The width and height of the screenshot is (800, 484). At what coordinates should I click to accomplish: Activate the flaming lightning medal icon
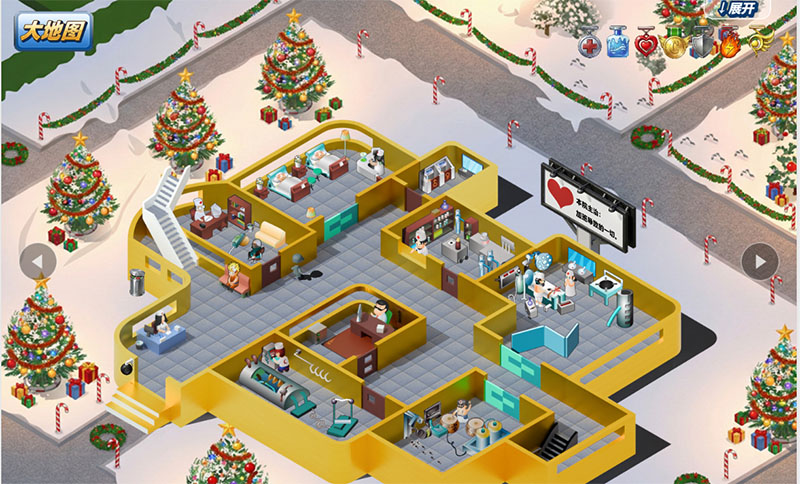pyautogui.click(x=728, y=43)
